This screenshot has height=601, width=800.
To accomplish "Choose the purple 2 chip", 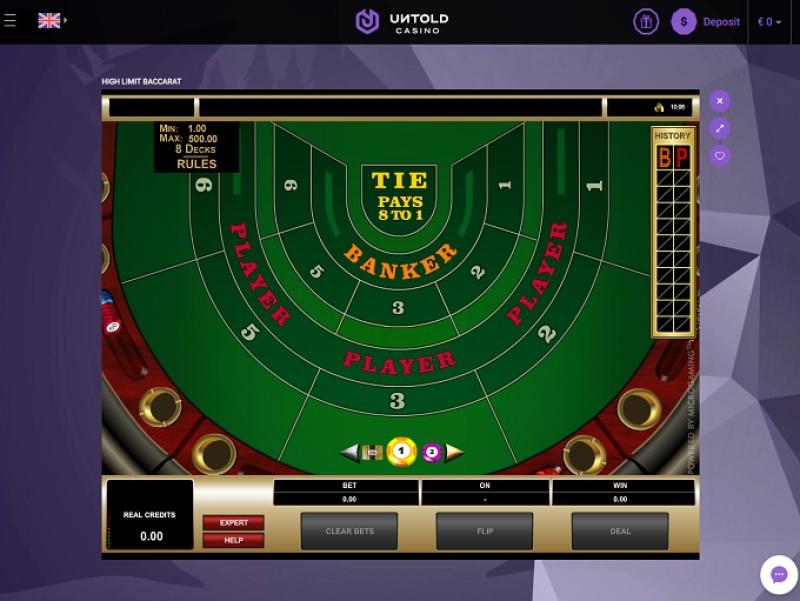I will click(431, 452).
